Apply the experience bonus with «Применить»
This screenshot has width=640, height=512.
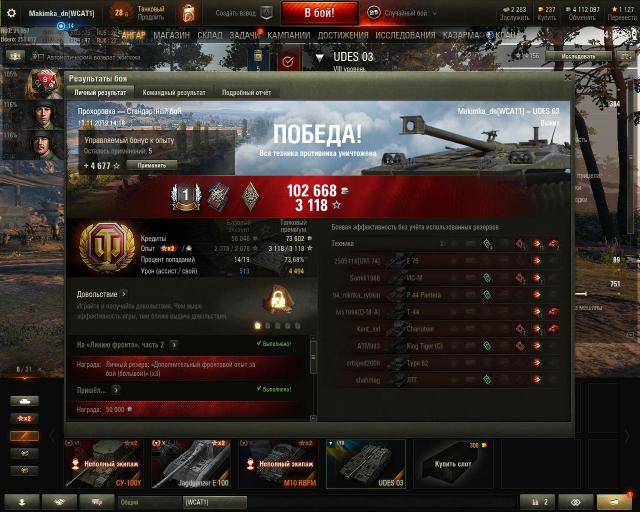pos(151,165)
